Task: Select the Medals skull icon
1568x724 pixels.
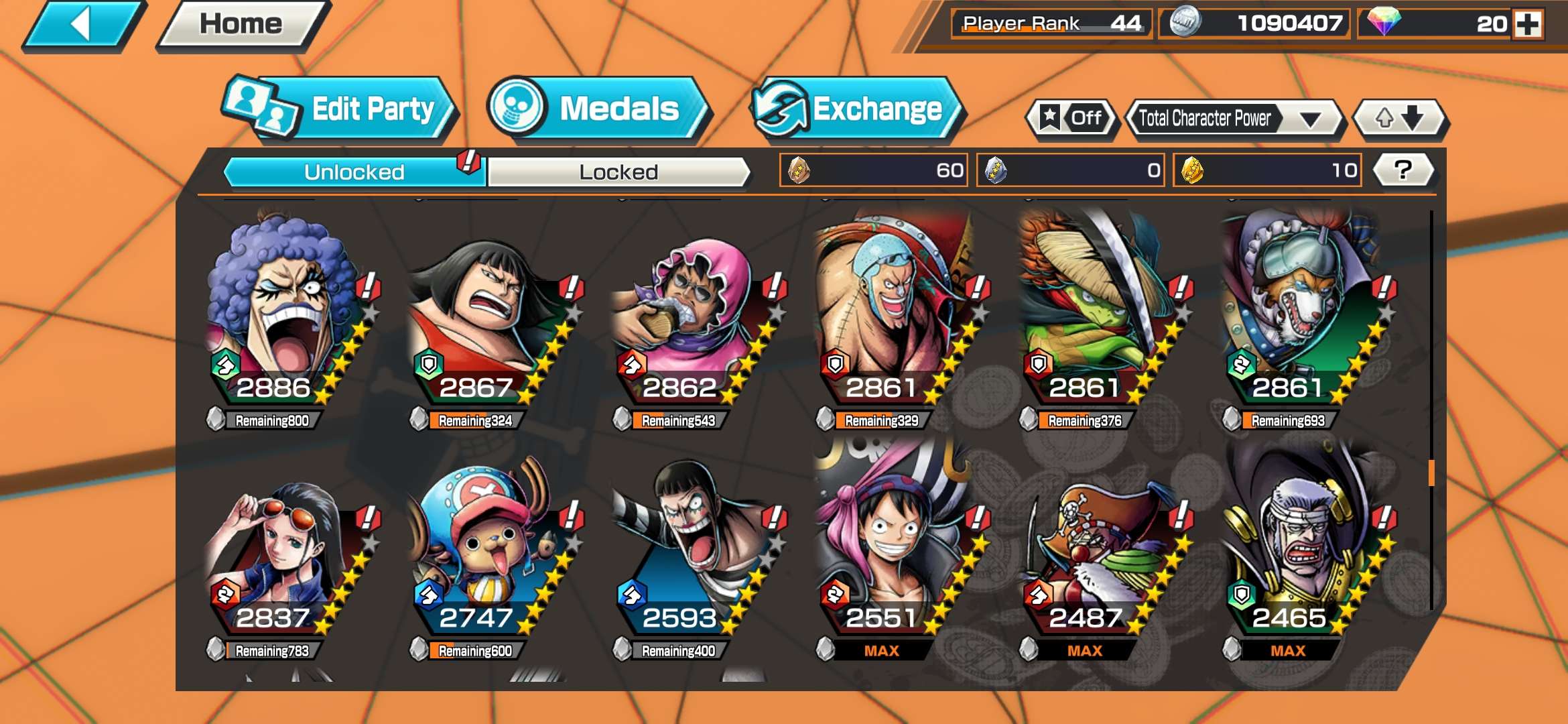Action: click(x=516, y=106)
